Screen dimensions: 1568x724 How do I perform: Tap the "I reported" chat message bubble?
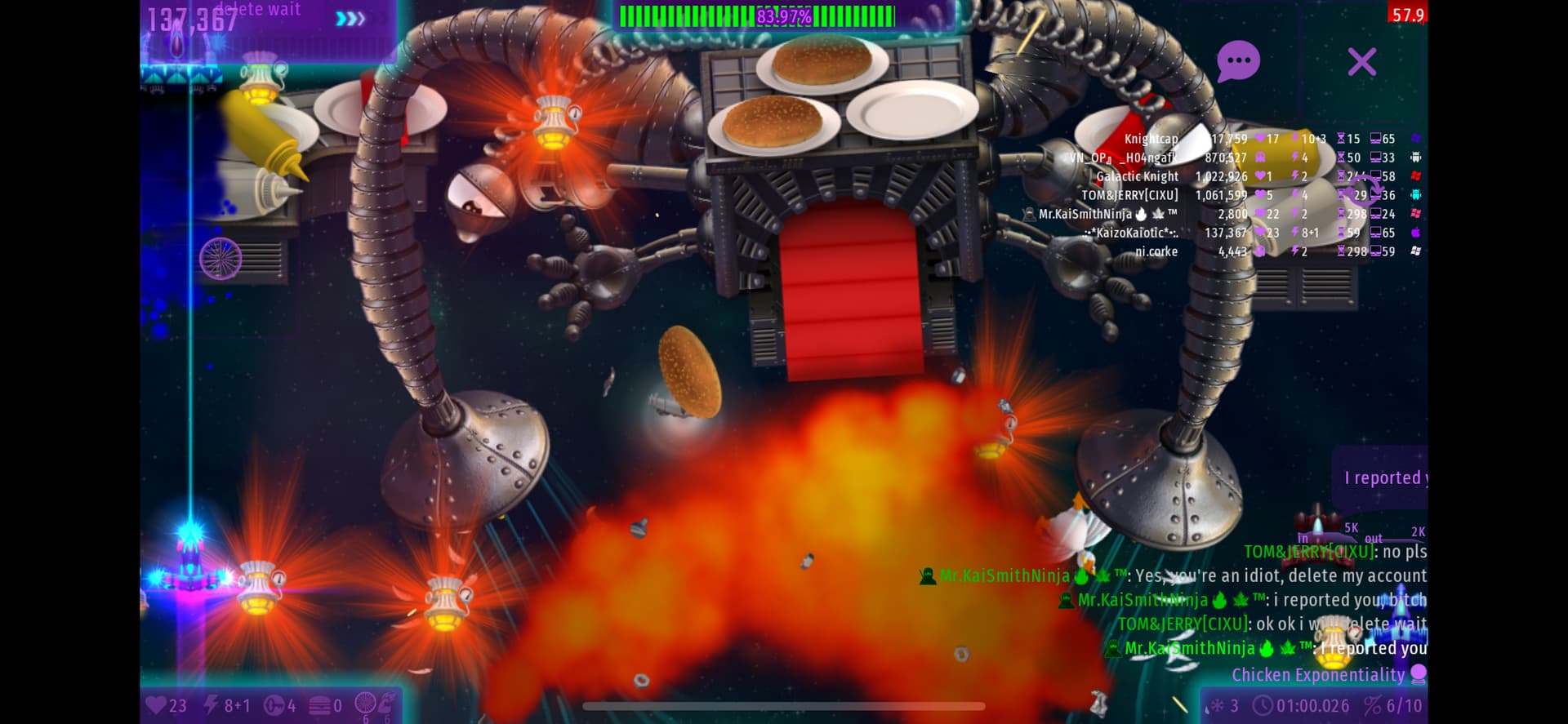pos(1383,477)
